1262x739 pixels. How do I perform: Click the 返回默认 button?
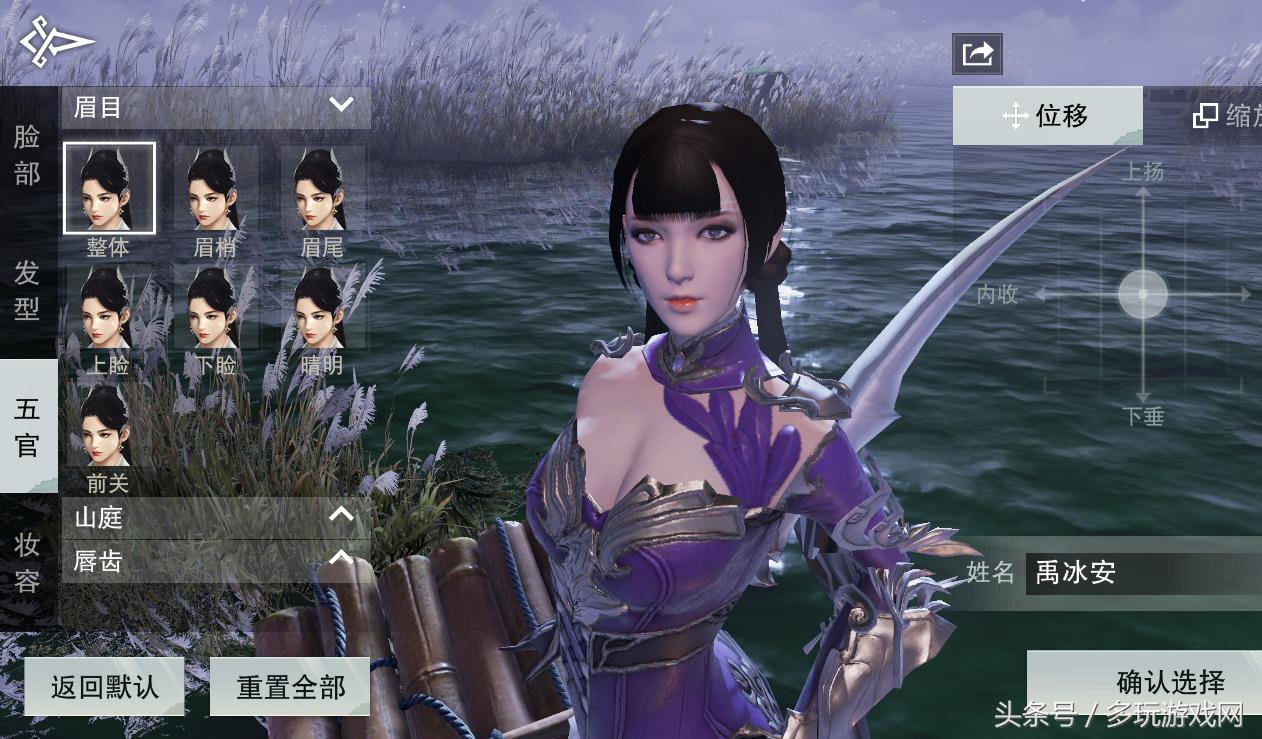point(104,687)
